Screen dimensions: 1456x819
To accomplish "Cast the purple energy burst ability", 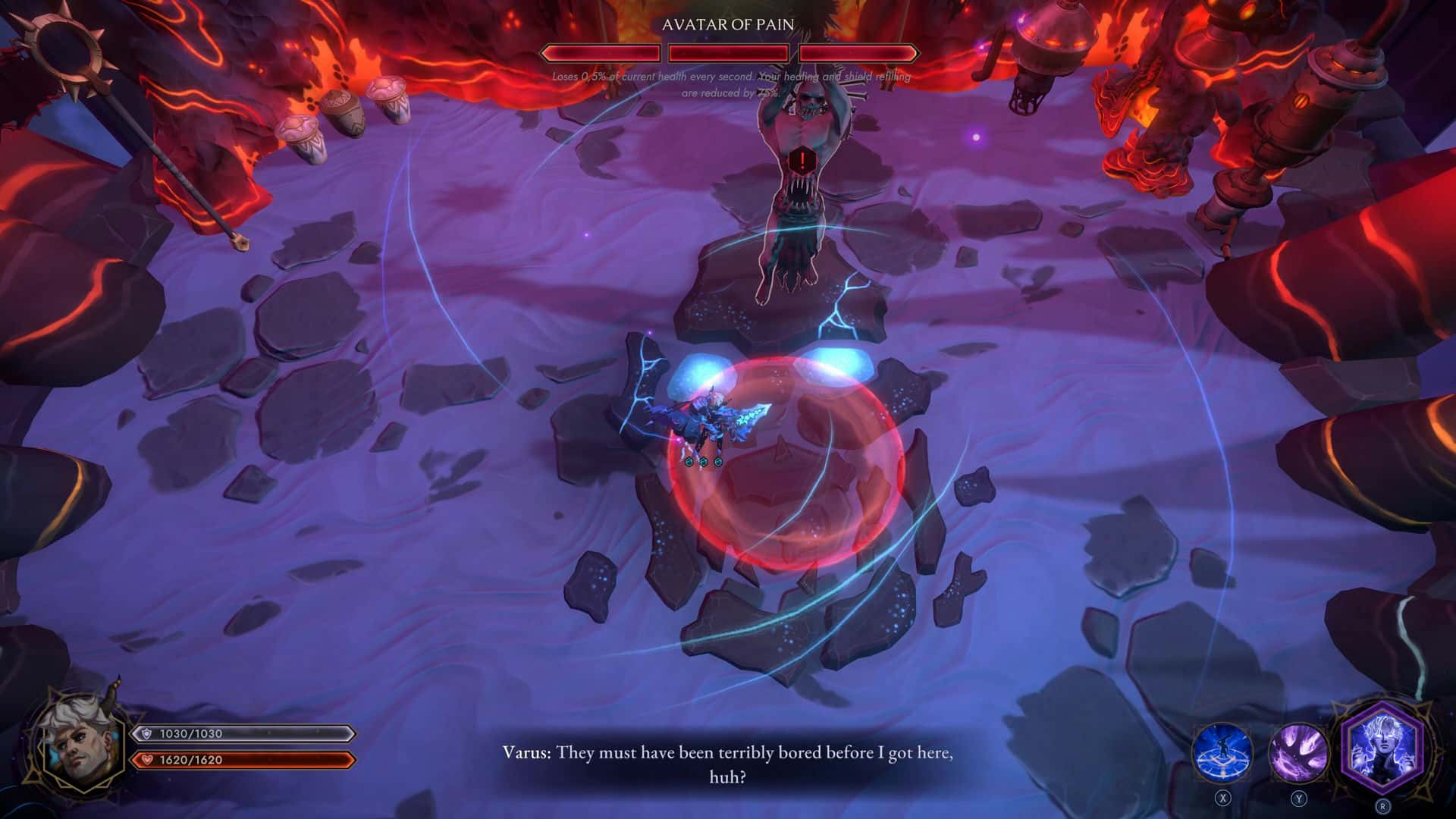I will pos(1298,752).
